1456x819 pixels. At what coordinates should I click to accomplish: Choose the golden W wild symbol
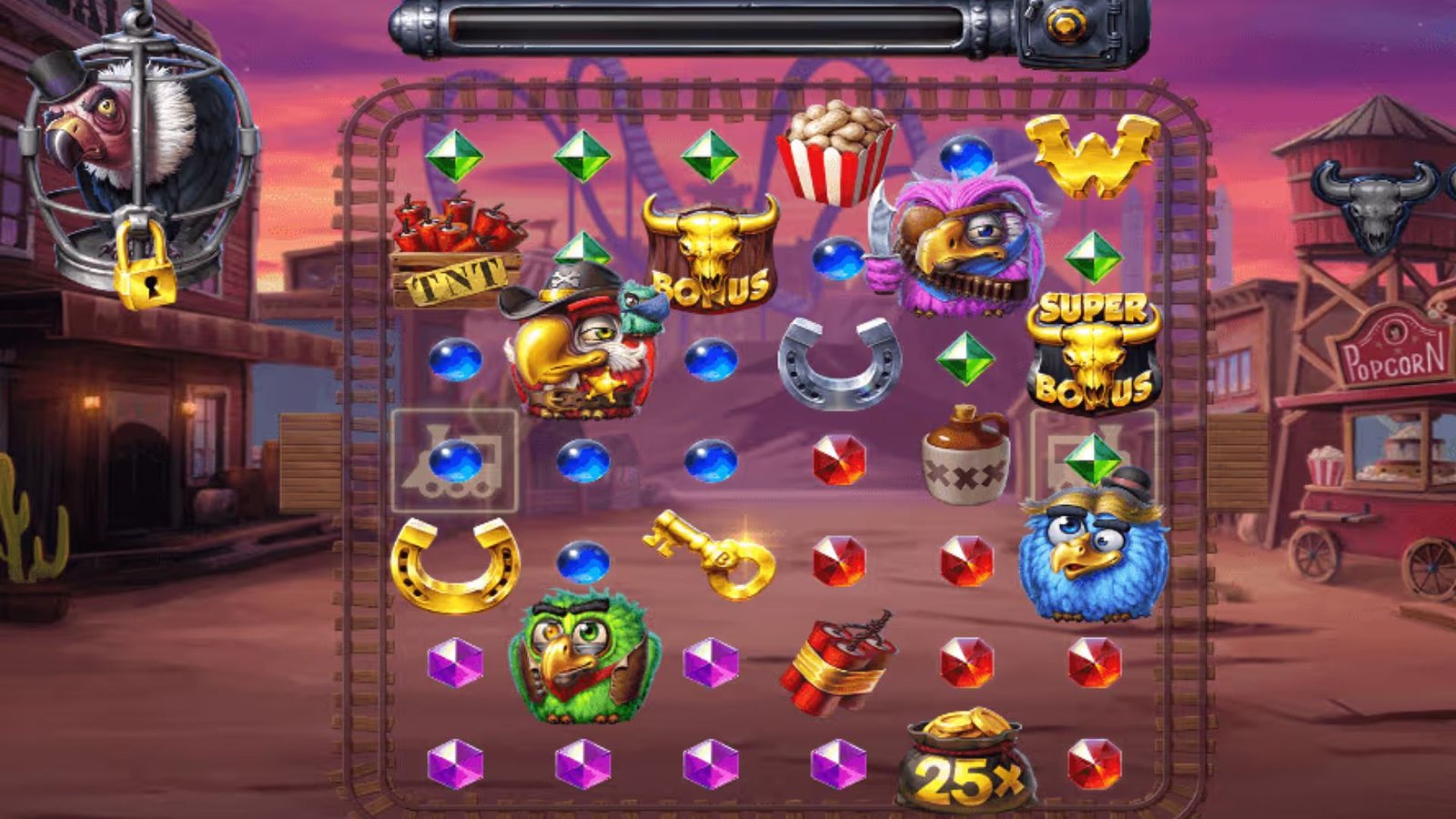point(1092,157)
